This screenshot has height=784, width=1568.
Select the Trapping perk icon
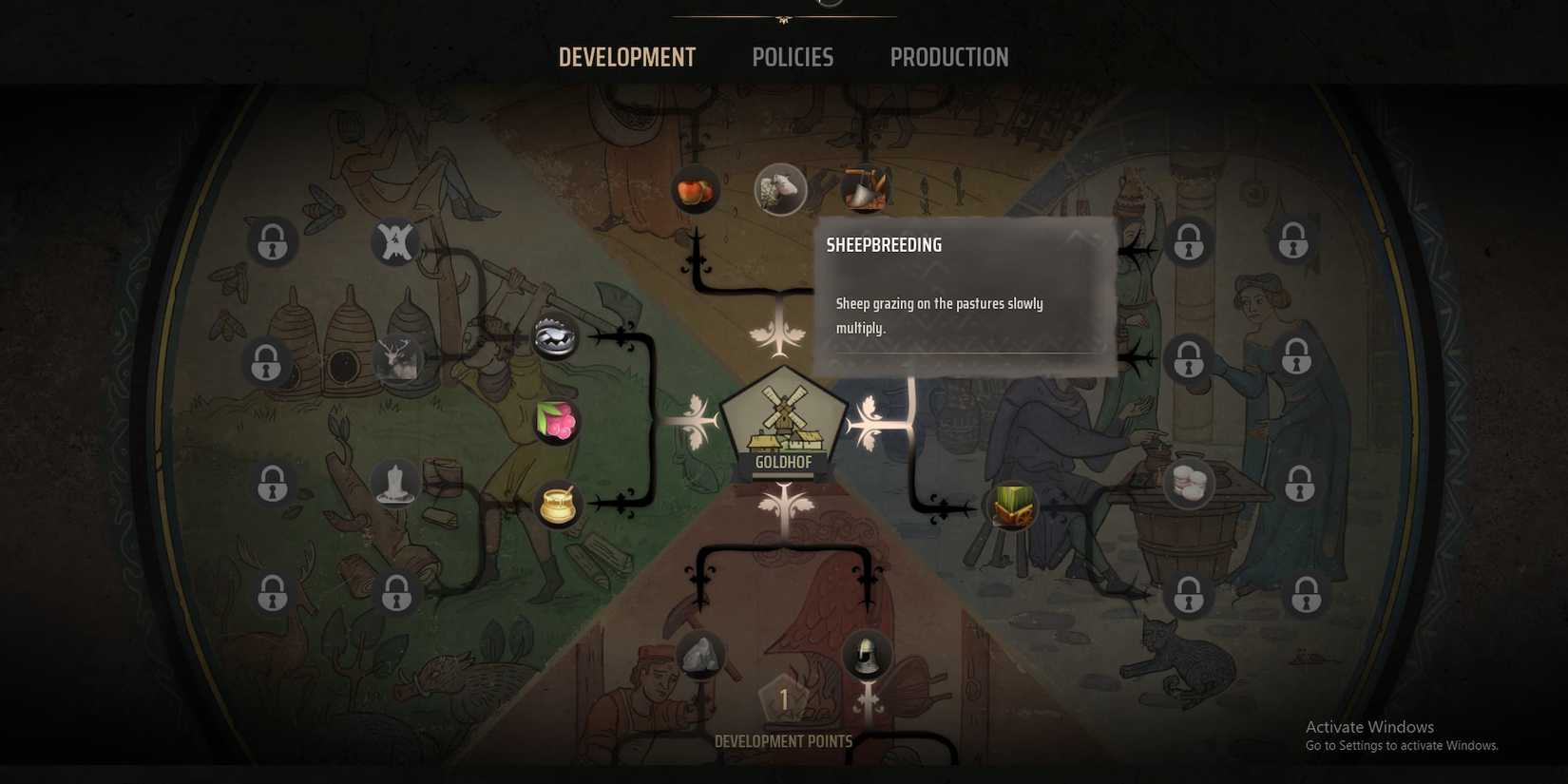coord(554,336)
